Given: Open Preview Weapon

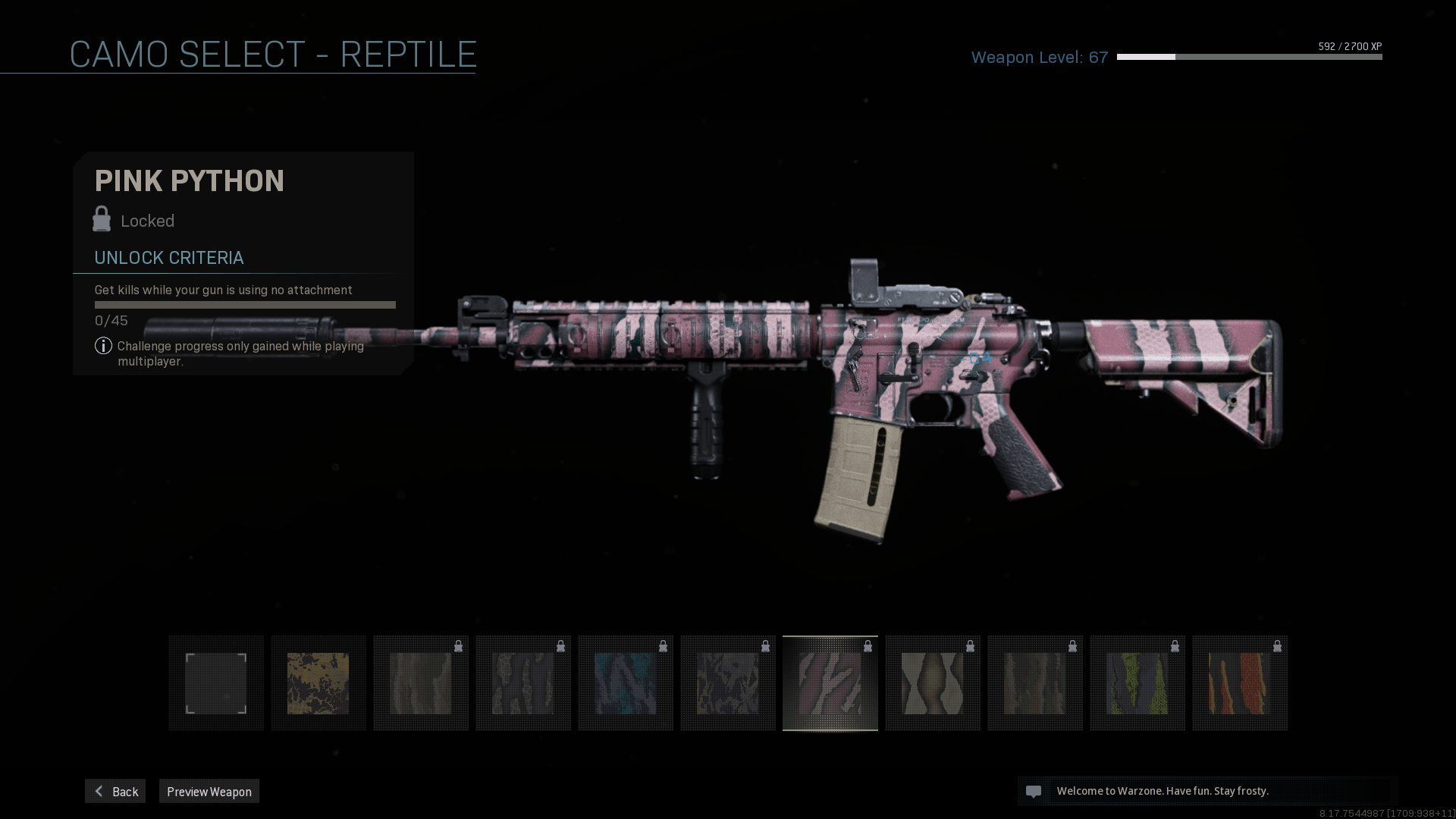Looking at the screenshot, I should click(209, 791).
